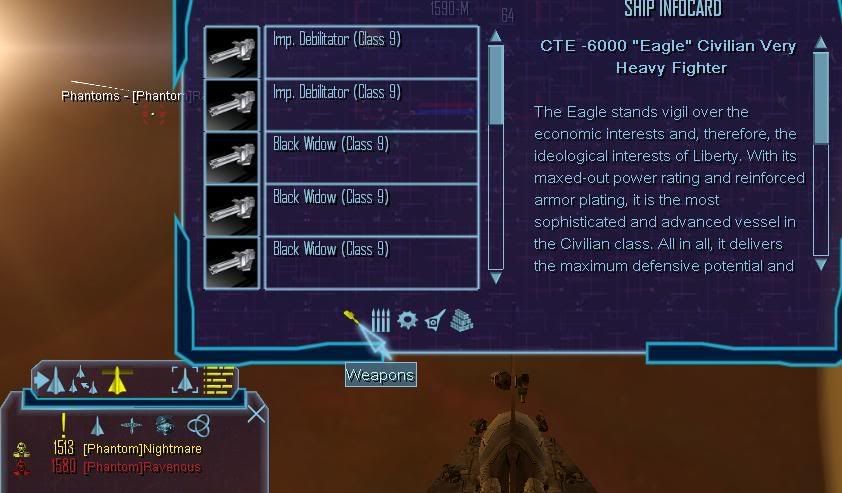Viewport: 842px width, 493px height.
Task: Select [Phantom]Nightmare in the contact list
Action: tap(142, 450)
